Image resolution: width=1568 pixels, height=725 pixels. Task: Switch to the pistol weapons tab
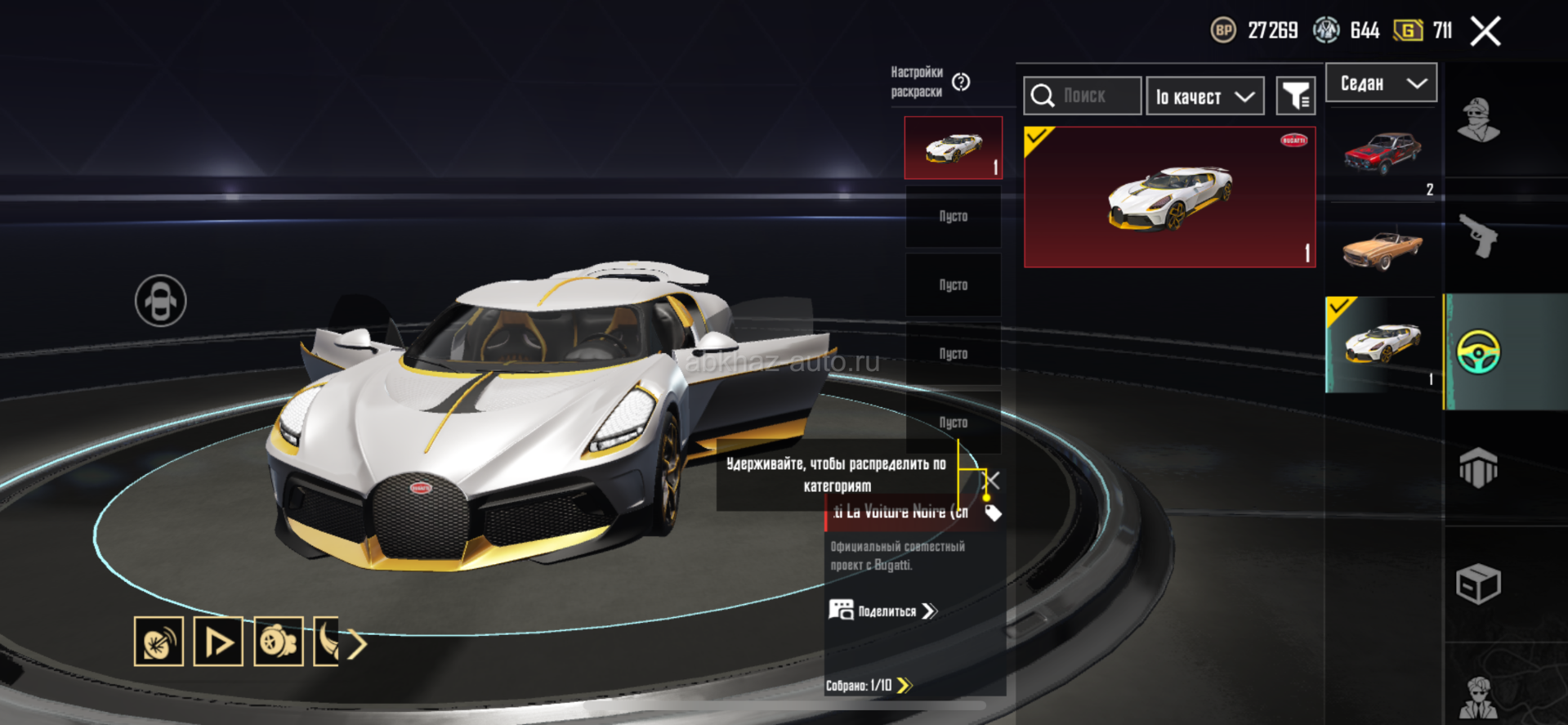(1480, 237)
